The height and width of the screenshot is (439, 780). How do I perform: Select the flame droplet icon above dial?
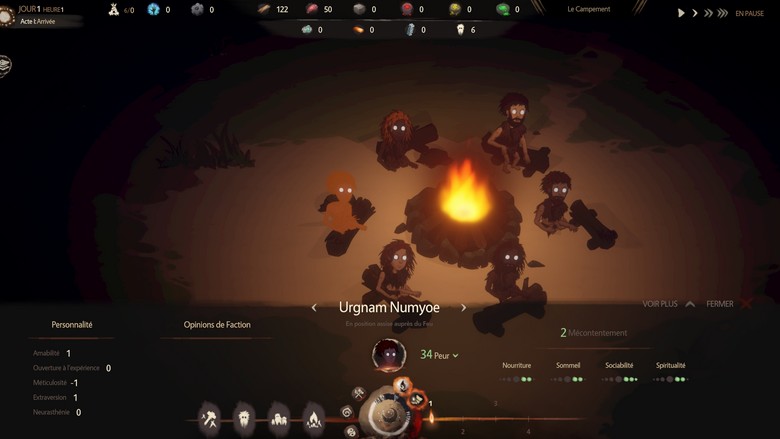tap(402, 385)
